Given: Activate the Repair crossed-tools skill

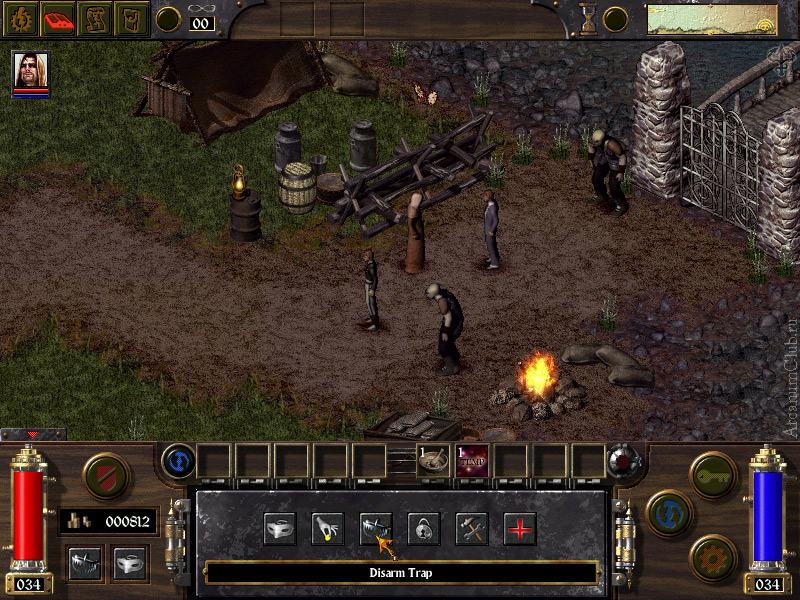Looking at the screenshot, I should click(x=472, y=527).
